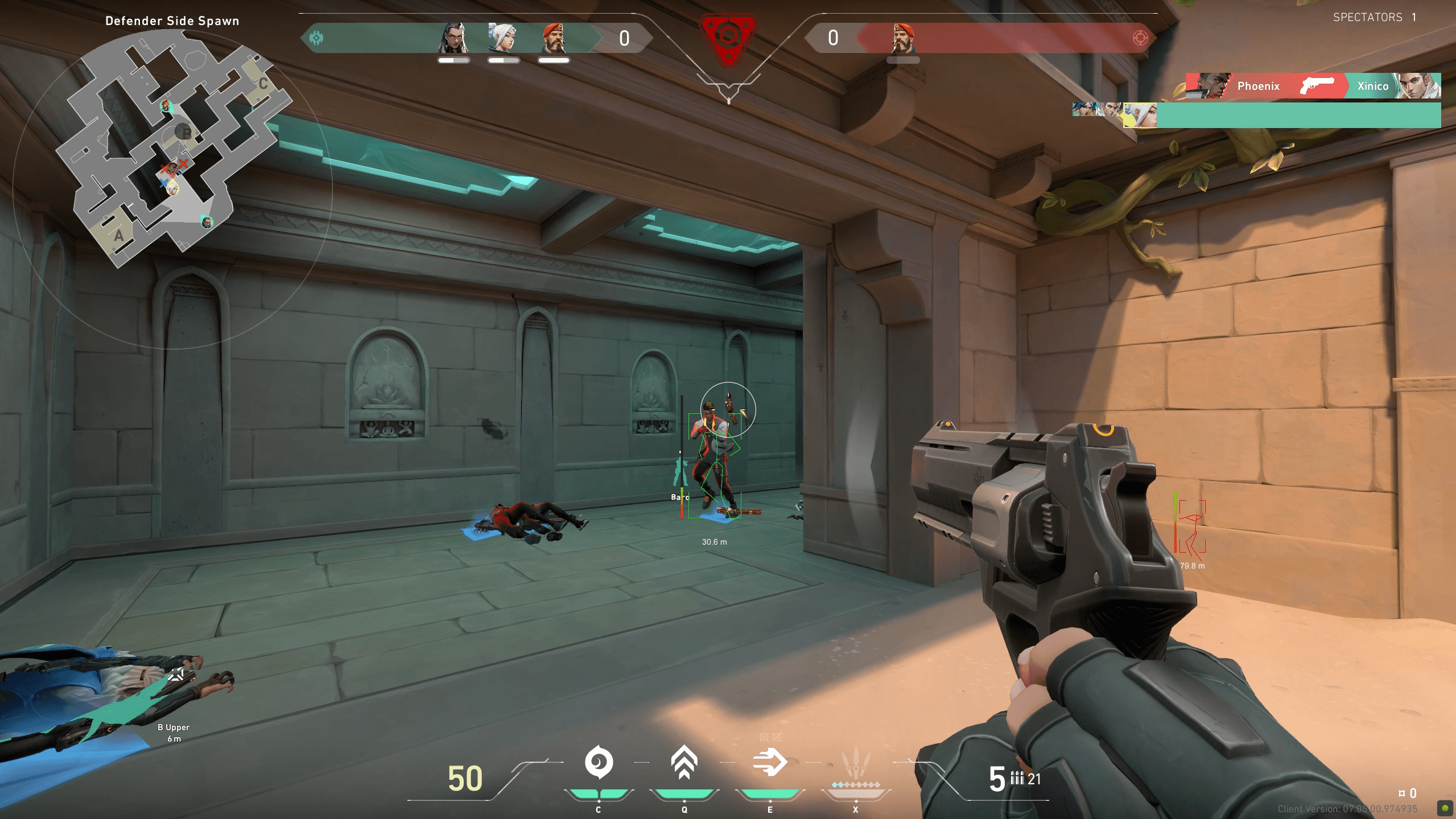
Task: Click the red spike symbol at top center
Action: (728, 39)
